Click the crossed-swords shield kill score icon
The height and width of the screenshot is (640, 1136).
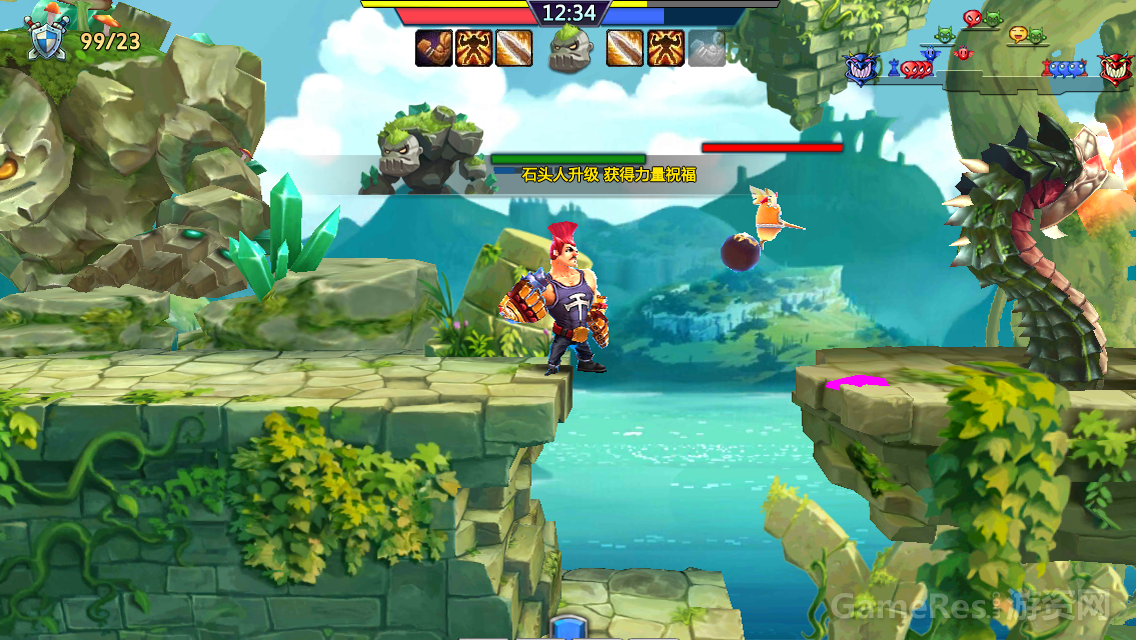[43, 40]
